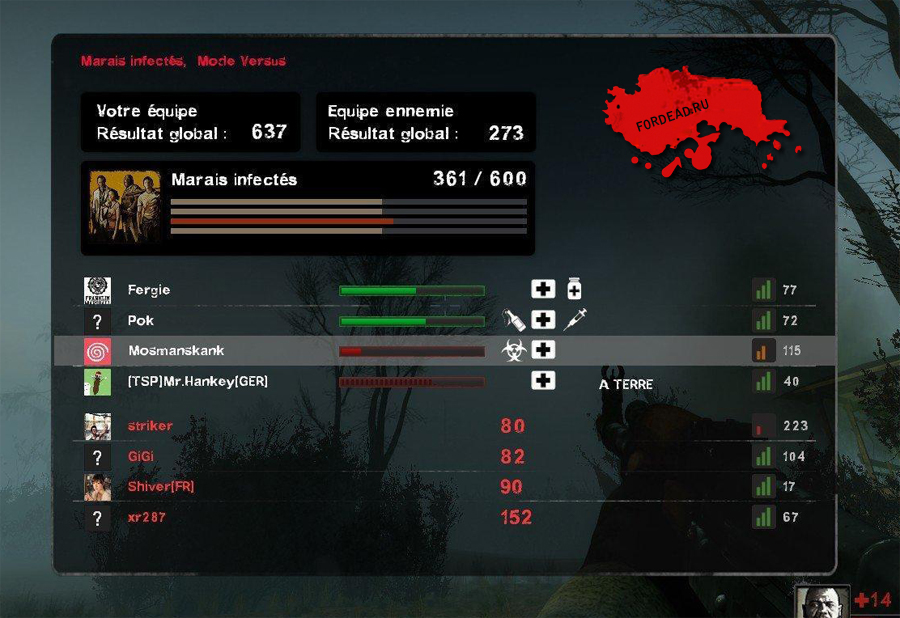Click Mosmanskank's red swirl avatar

tap(97, 351)
